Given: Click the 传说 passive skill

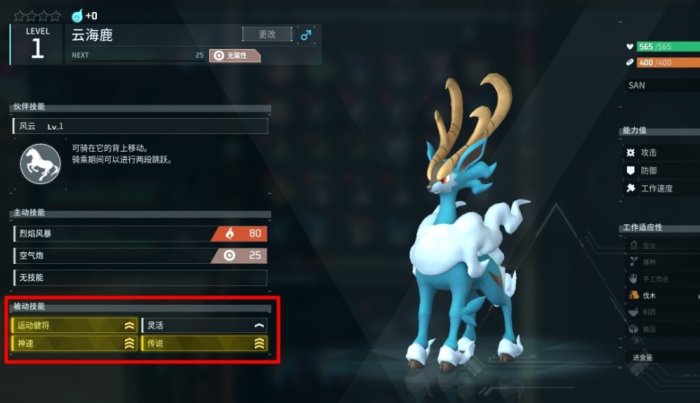Looking at the screenshot, I should point(204,343).
